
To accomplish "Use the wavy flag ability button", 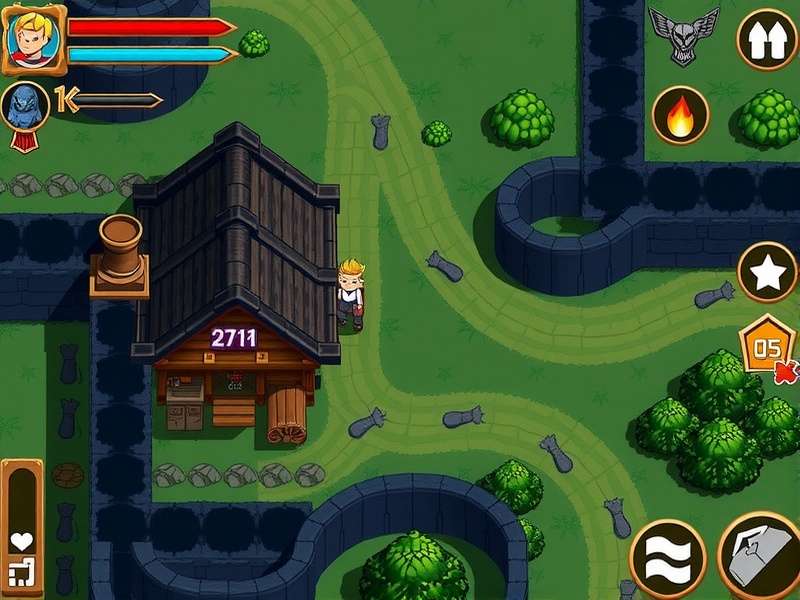I will (667, 559).
